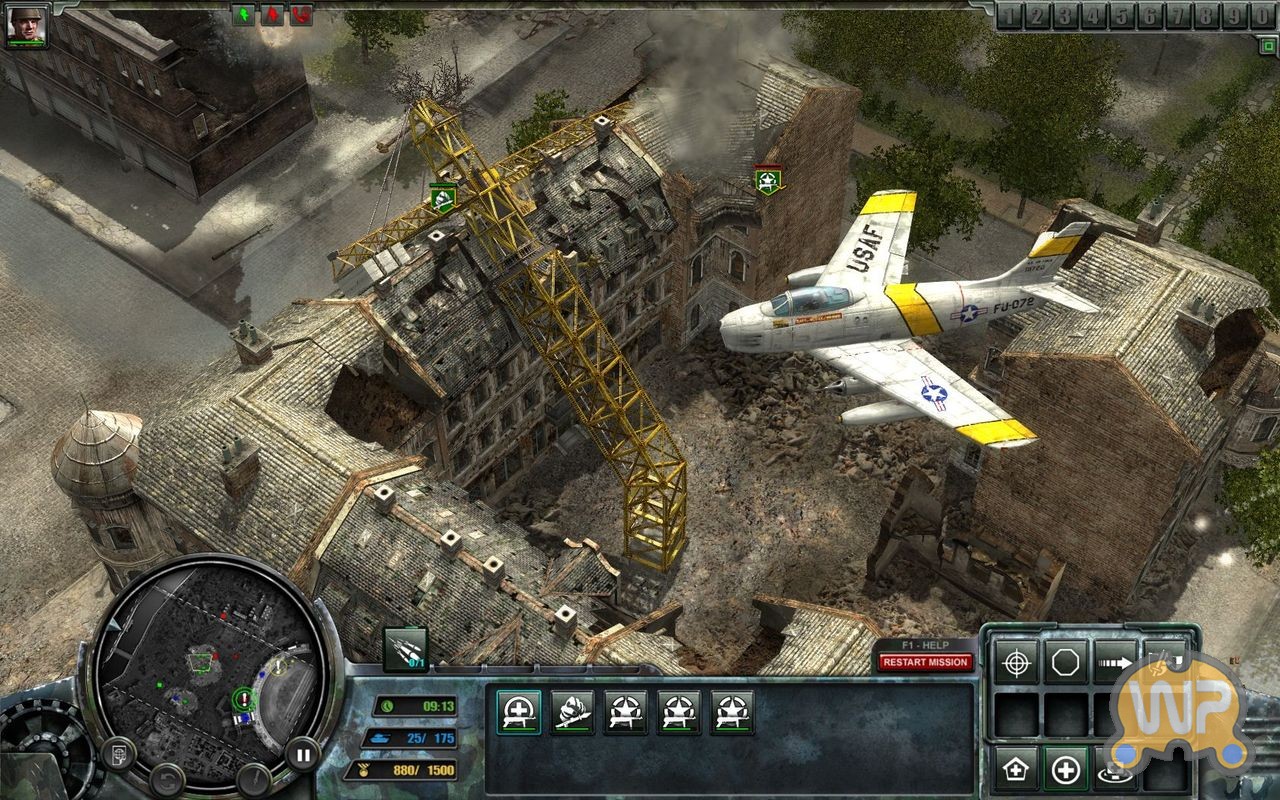The image size is (1280, 800).
Task: Select the attack crosshair command
Action: [x=1016, y=662]
